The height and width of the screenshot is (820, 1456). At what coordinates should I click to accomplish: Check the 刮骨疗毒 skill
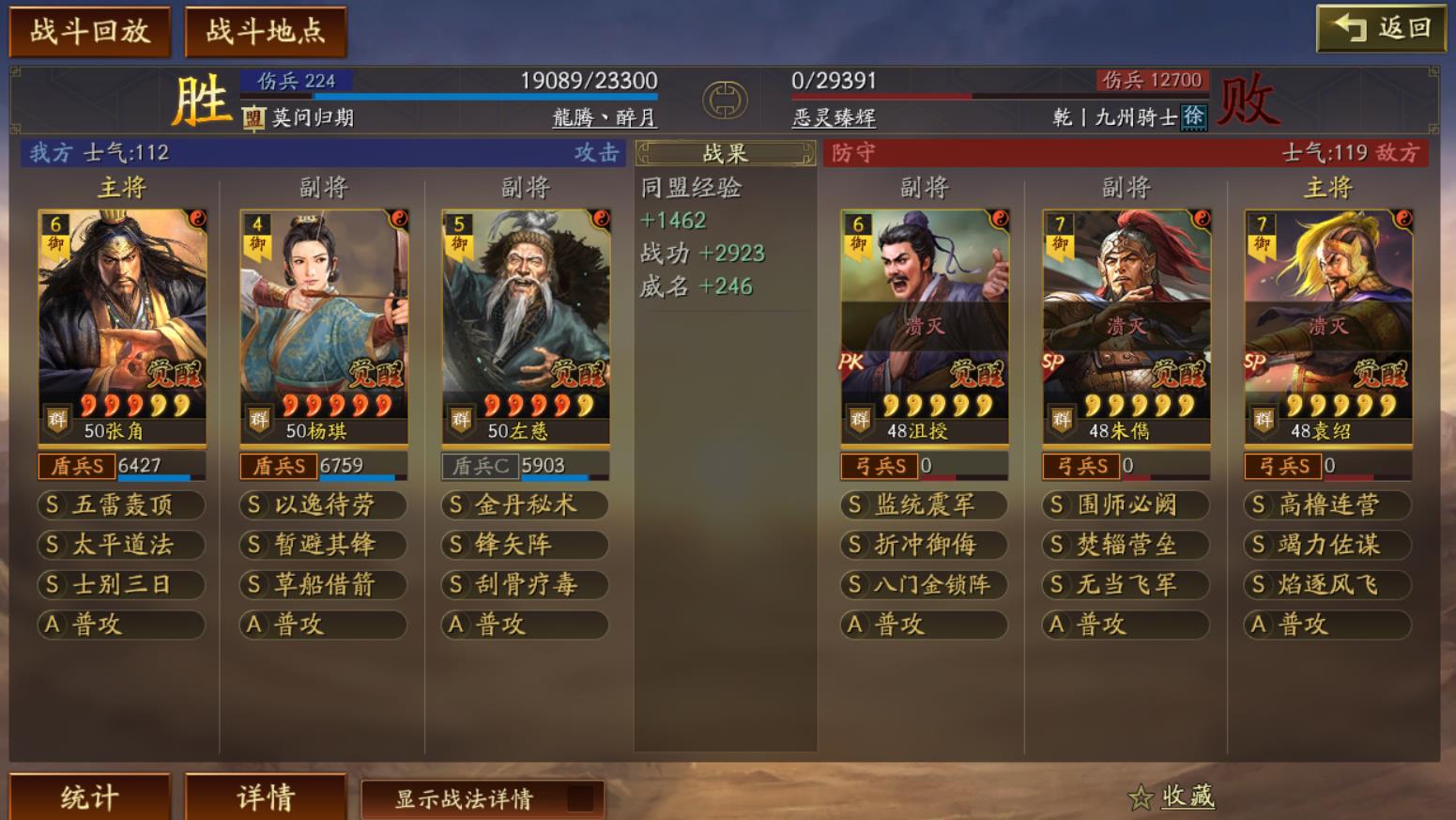pyautogui.click(x=526, y=585)
